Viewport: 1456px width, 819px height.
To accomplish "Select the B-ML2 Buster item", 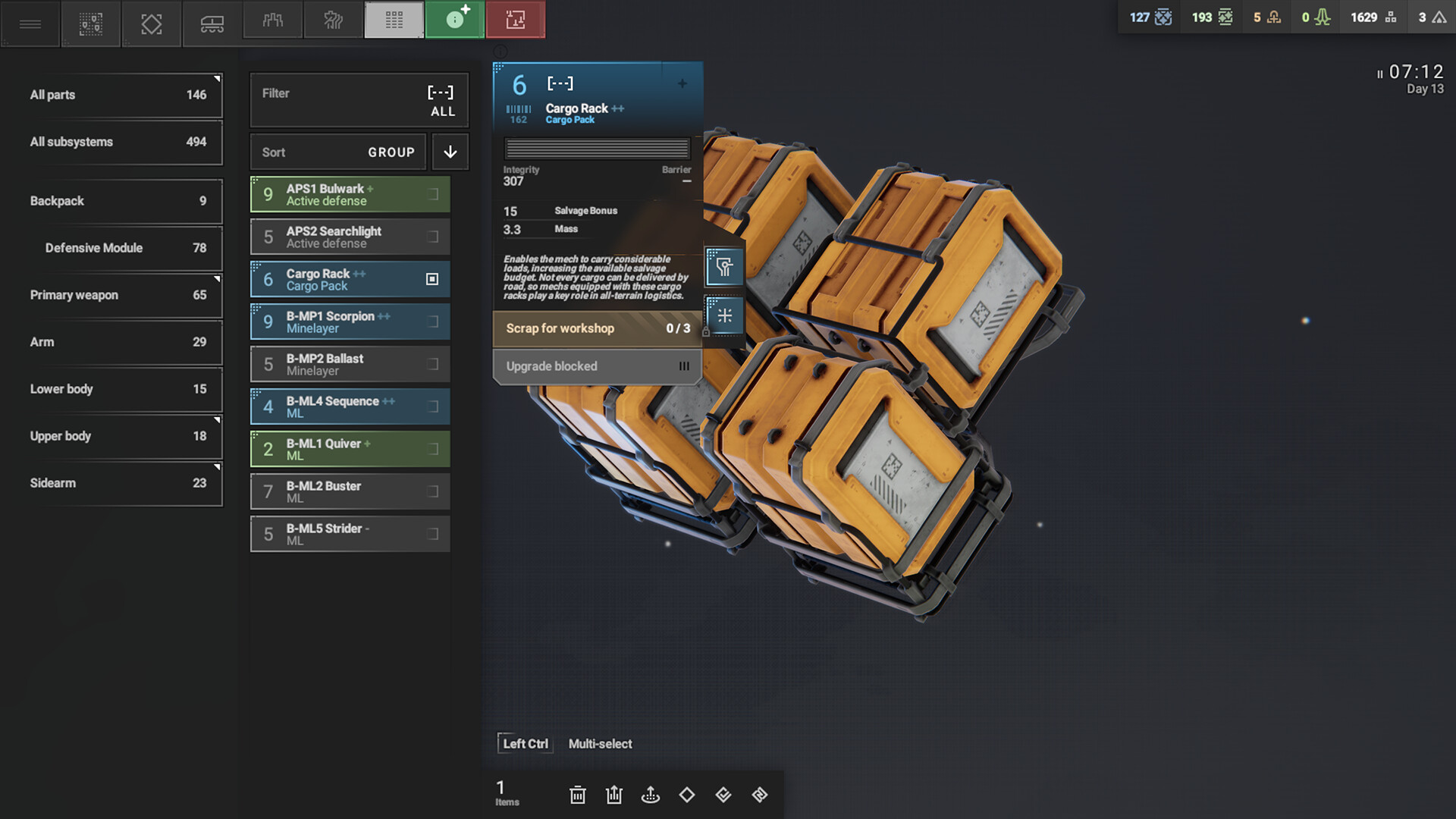I will [x=350, y=492].
